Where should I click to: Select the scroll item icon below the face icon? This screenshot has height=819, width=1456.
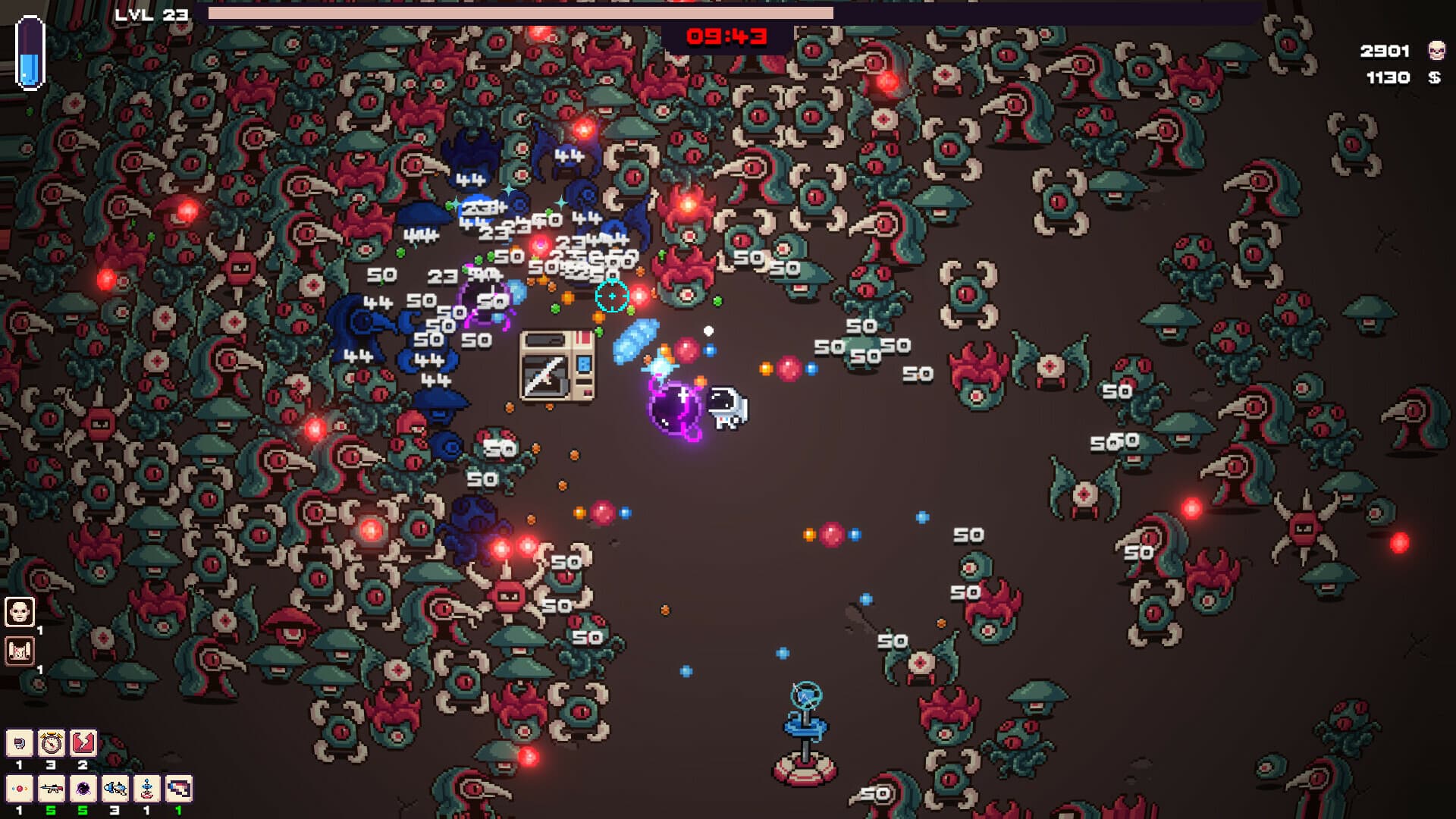click(20, 651)
